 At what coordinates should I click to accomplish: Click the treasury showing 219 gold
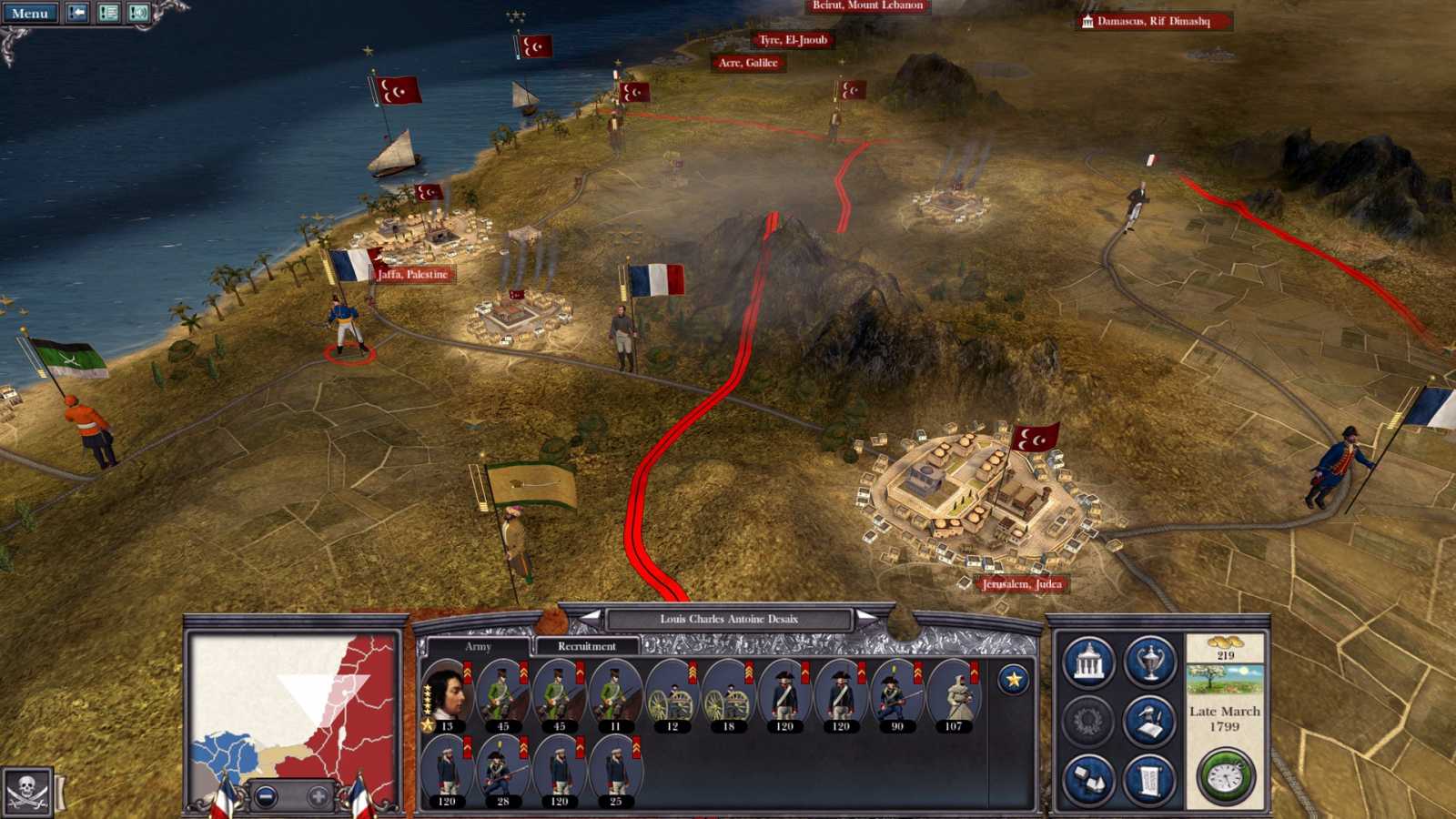click(1225, 650)
